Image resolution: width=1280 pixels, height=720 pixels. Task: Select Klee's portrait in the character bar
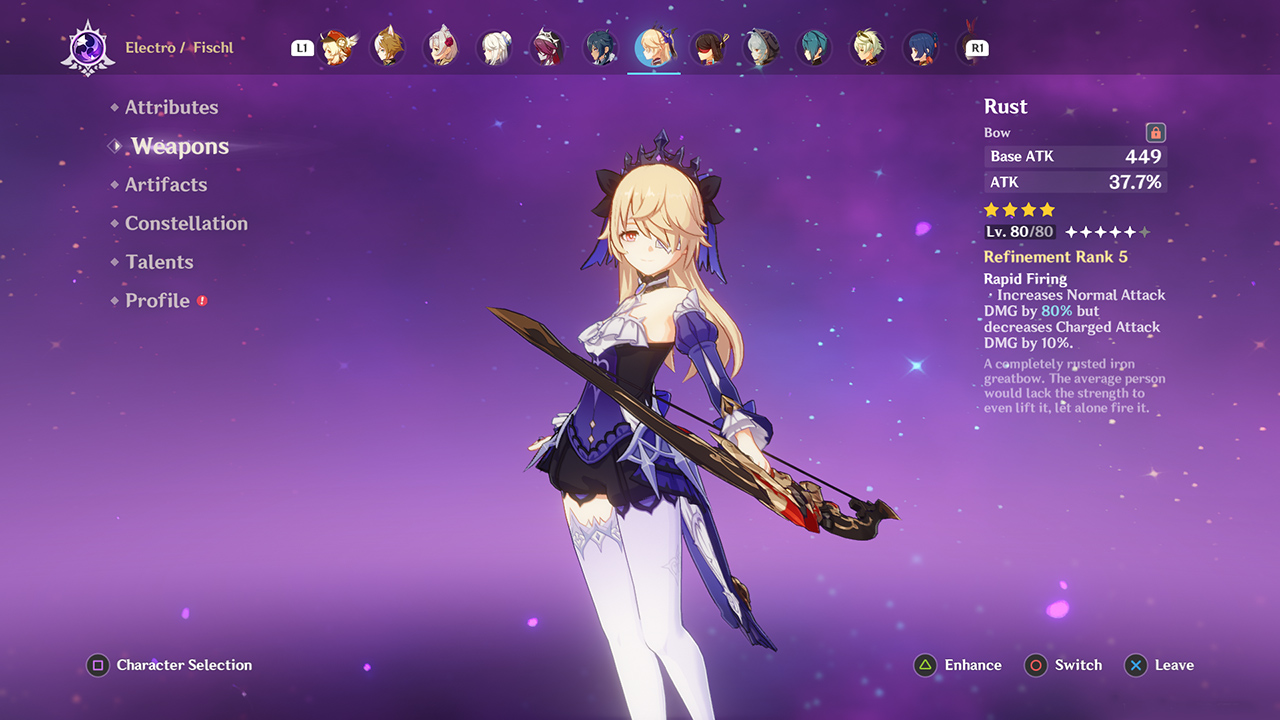coord(335,47)
